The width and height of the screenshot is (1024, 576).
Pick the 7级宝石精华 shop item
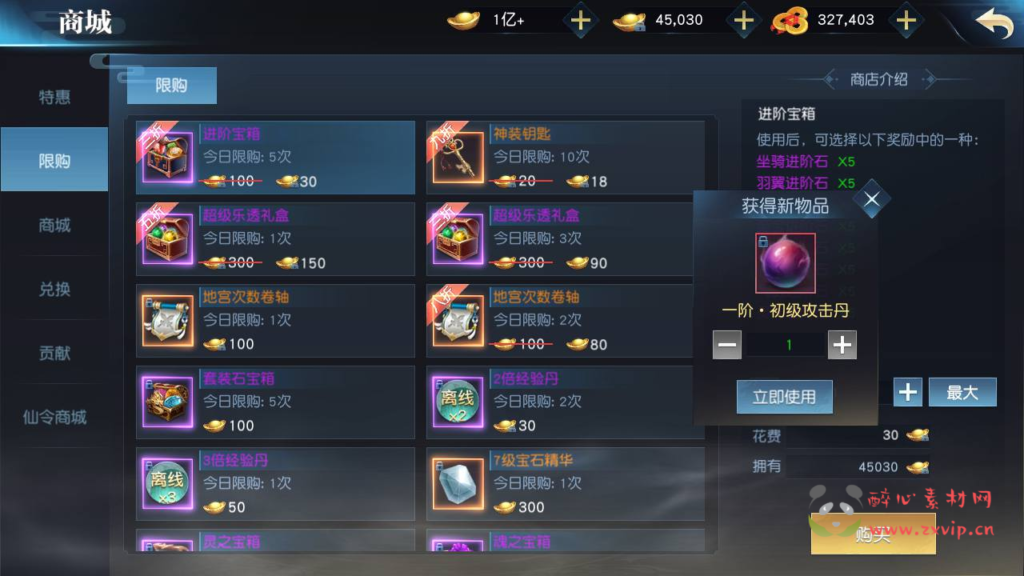[565, 484]
